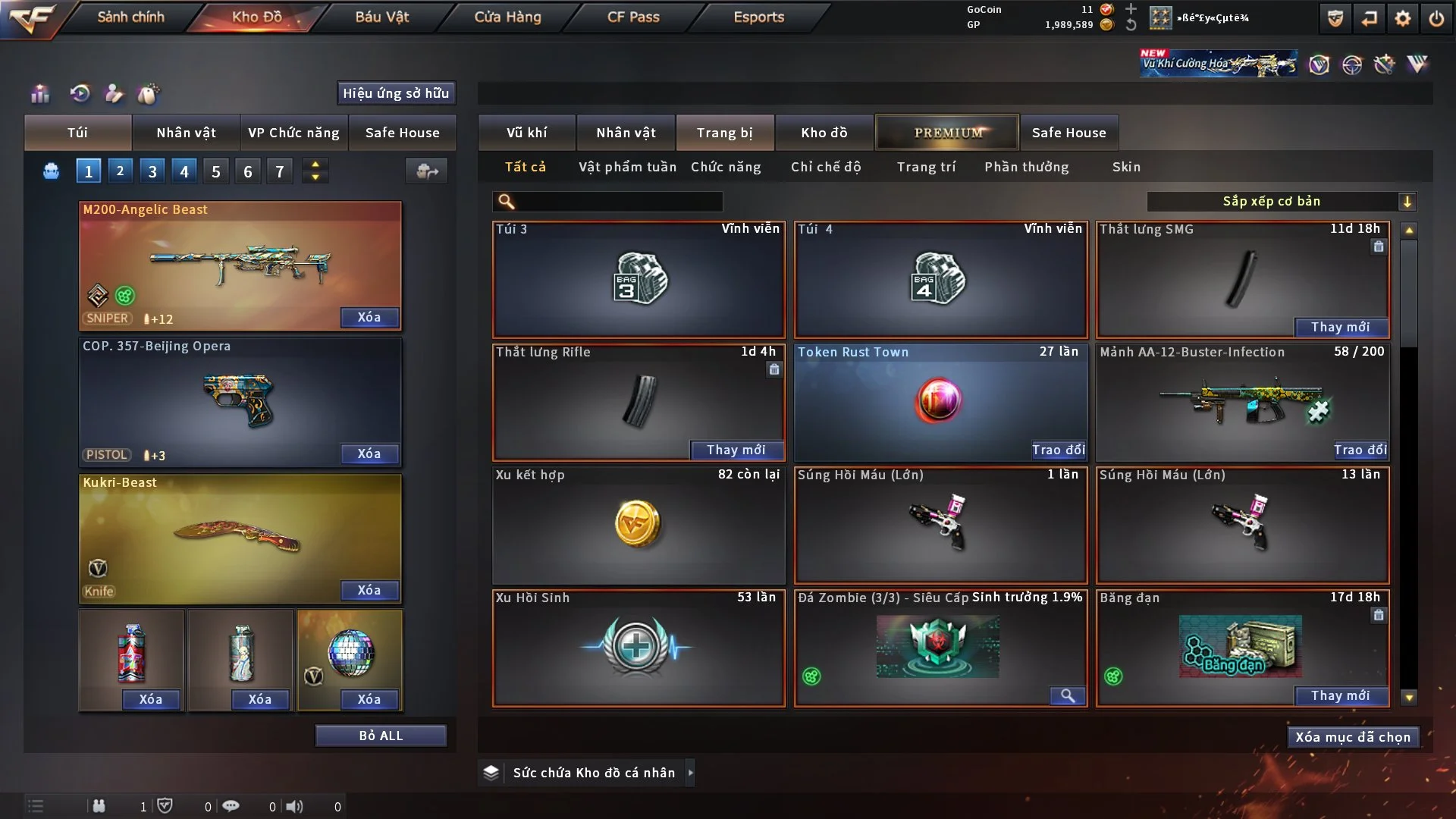This screenshot has height=819, width=1456.
Task: Switch to the Vũ khí tab
Action: tap(526, 133)
